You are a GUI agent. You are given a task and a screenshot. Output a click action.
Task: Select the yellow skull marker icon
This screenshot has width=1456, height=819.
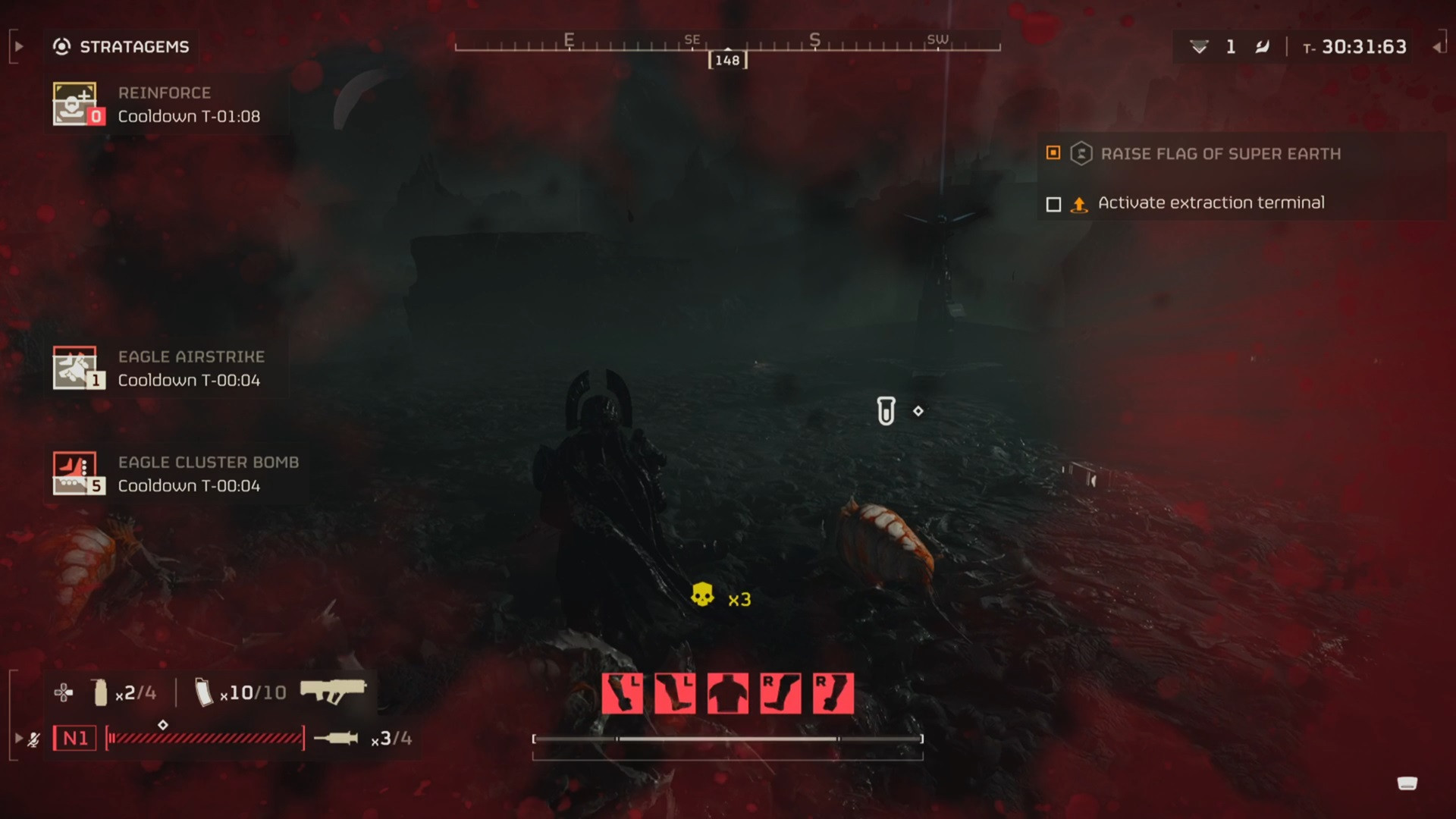point(702,595)
